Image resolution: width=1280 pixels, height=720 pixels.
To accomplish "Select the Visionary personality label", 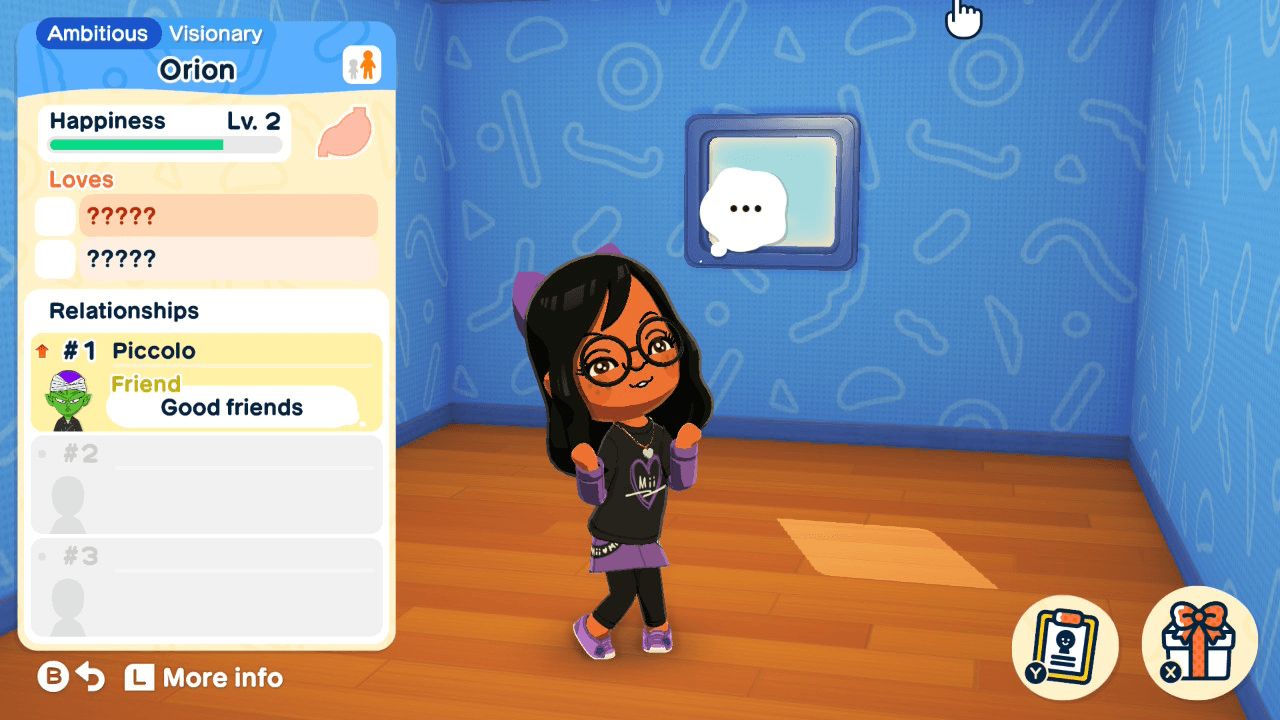I will 216,33.
